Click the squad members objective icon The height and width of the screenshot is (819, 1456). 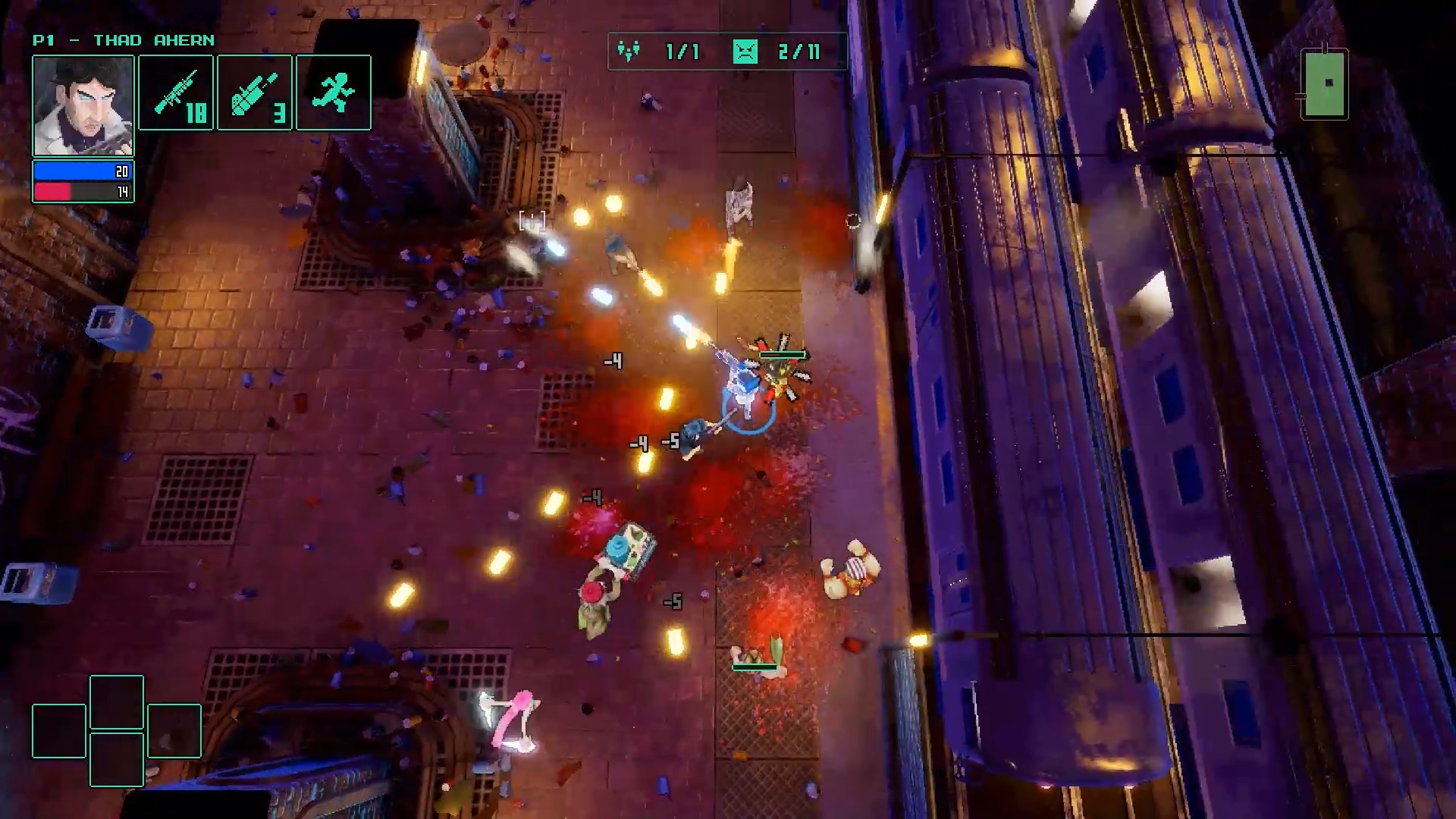tap(629, 52)
